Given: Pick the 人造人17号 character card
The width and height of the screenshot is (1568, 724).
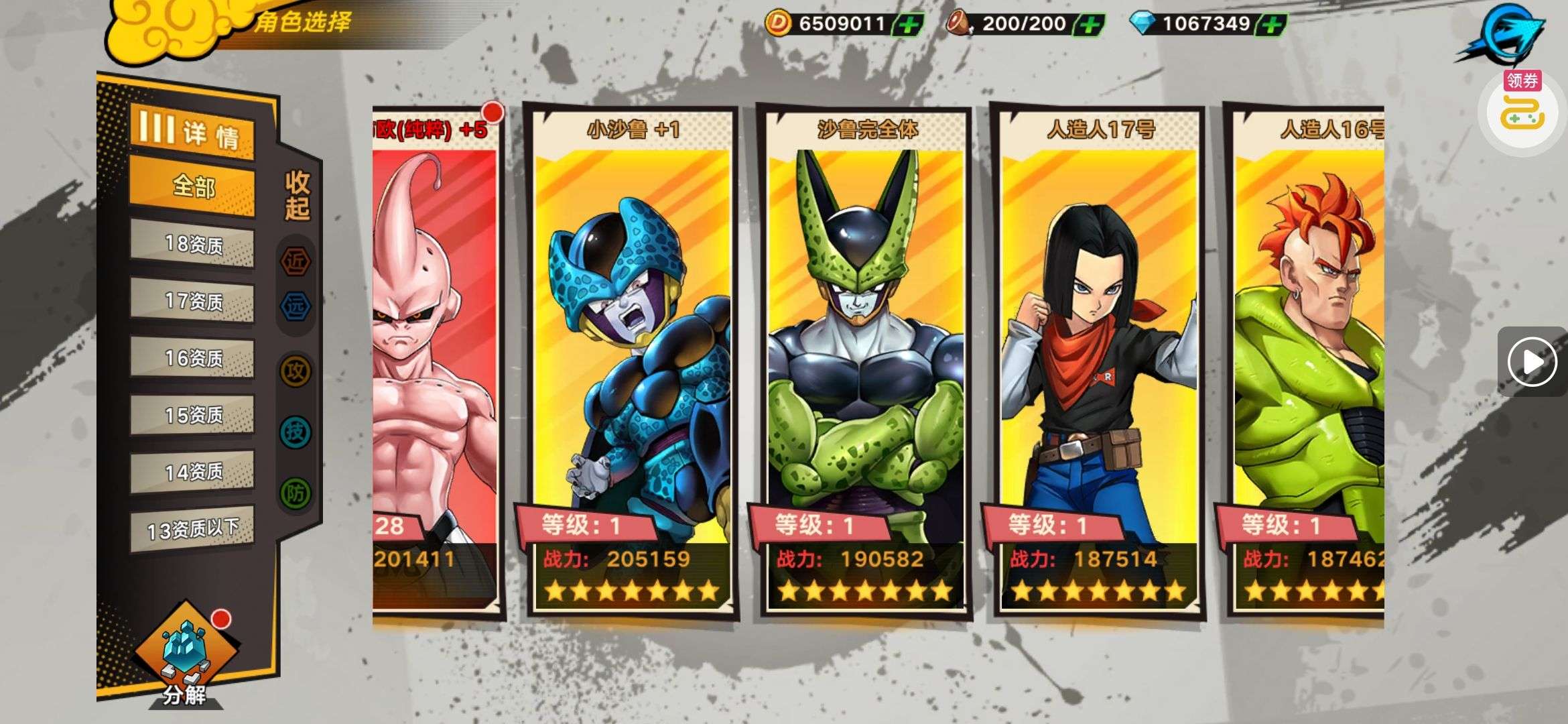Looking at the screenshot, I should pyautogui.click(x=1098, y=362).
